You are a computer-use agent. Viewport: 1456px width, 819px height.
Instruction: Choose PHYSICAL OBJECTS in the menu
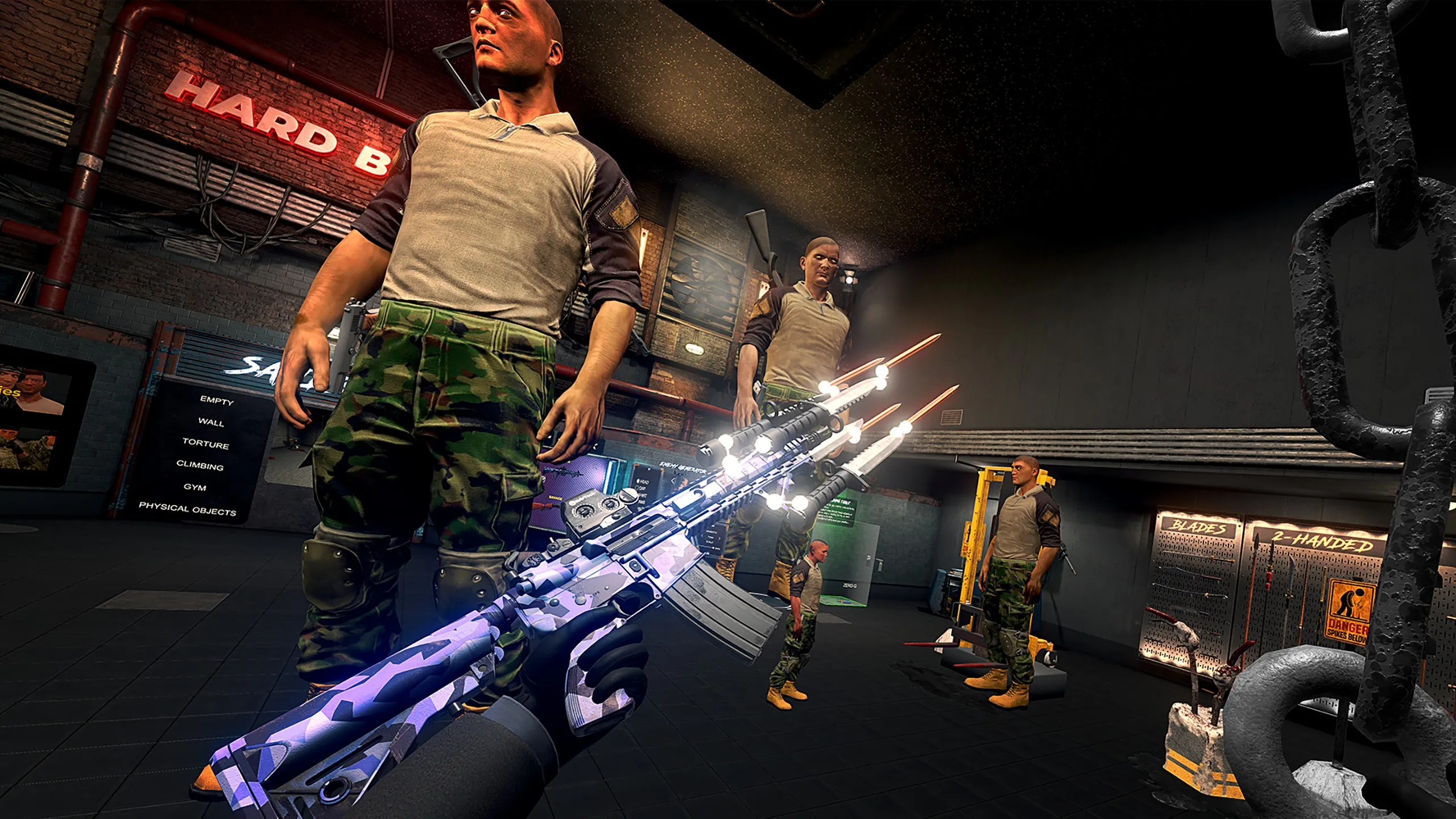tap(187, 508)
